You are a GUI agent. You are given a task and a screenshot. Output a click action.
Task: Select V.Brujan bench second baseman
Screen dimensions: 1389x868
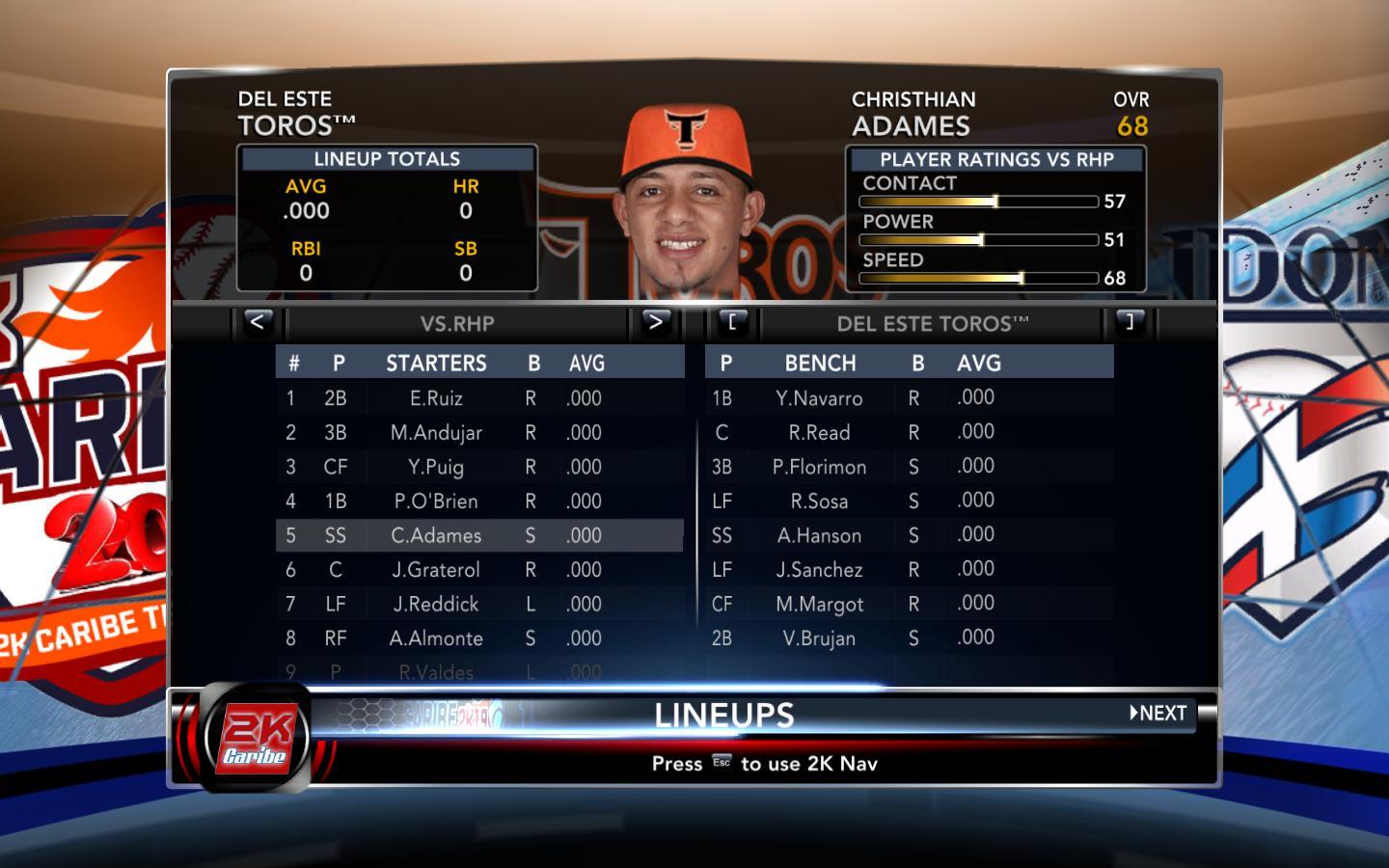tap(819, 638)
